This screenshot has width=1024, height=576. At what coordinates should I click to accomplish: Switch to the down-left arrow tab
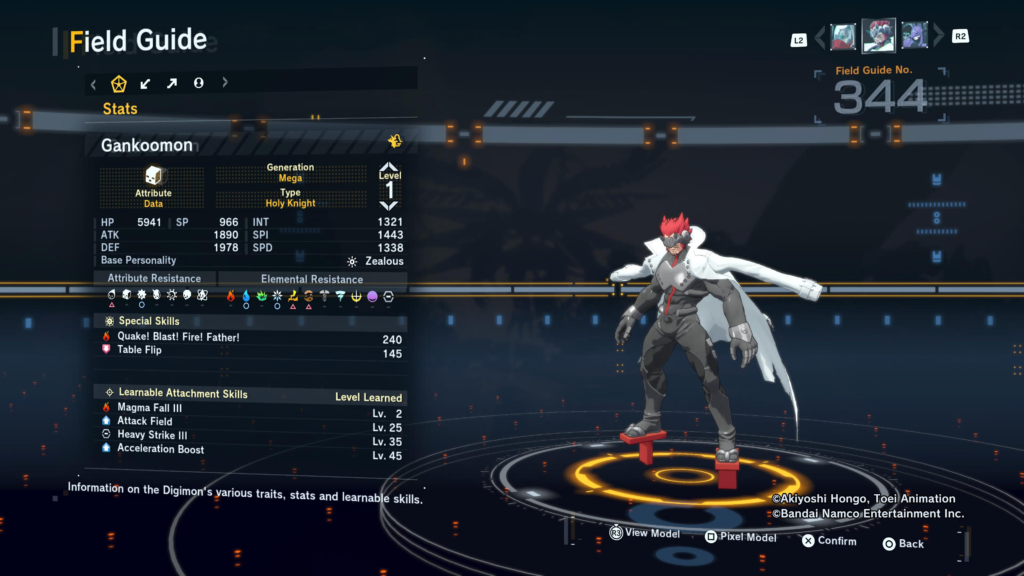click(146, 84)
